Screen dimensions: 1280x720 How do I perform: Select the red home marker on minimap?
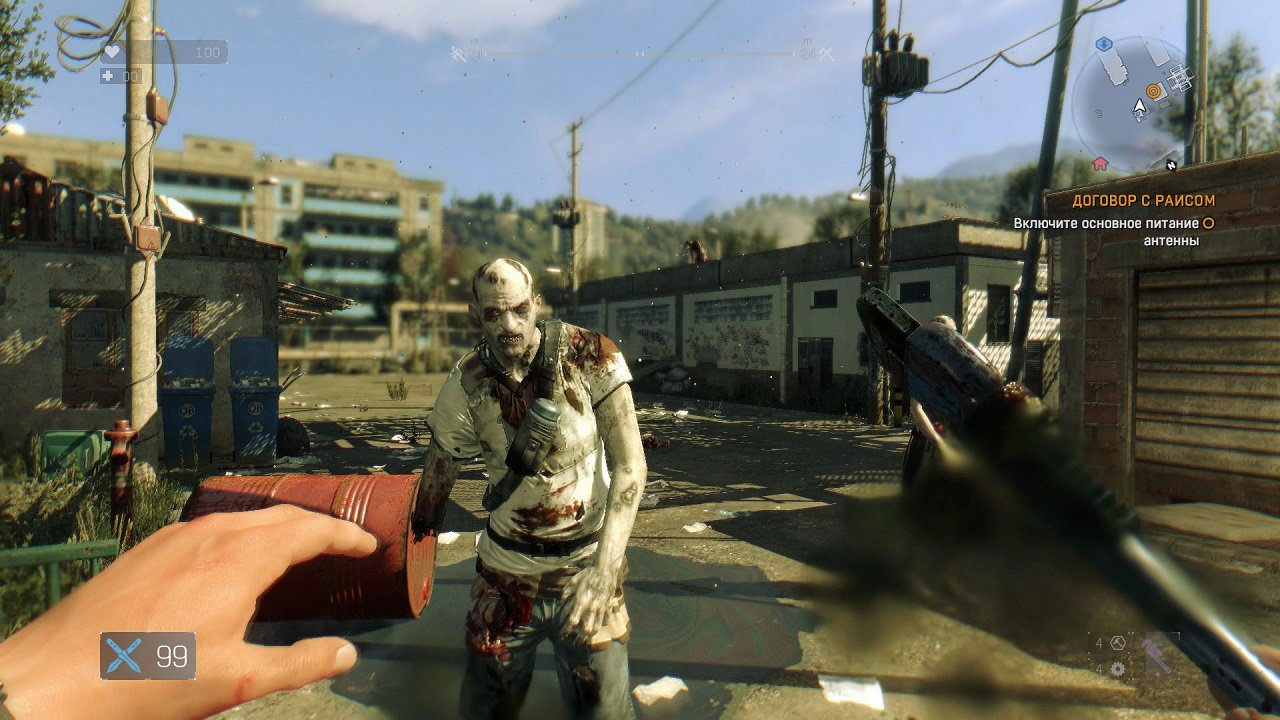tap(1100, 163)
